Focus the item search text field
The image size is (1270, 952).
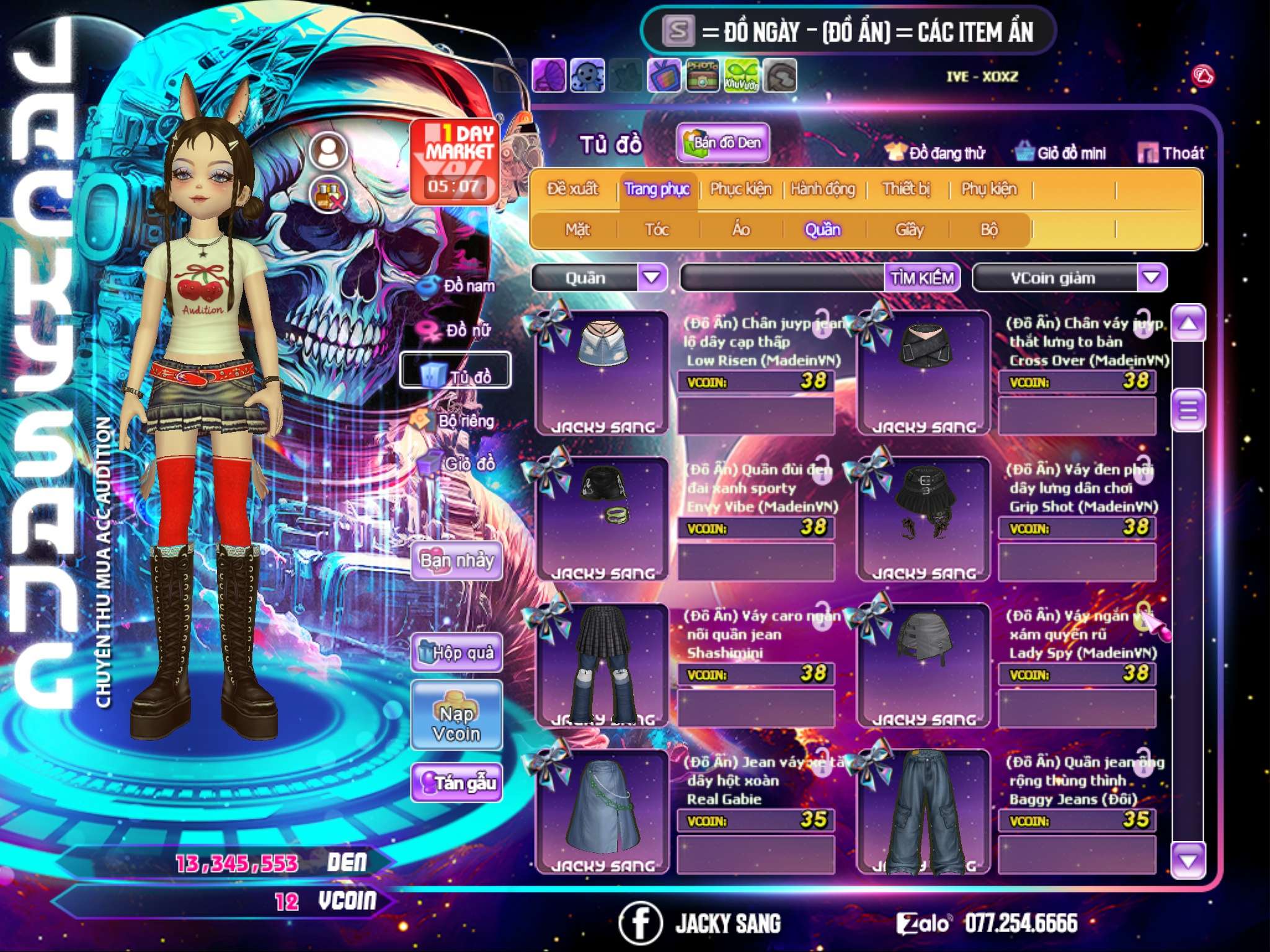click(783, 278)
